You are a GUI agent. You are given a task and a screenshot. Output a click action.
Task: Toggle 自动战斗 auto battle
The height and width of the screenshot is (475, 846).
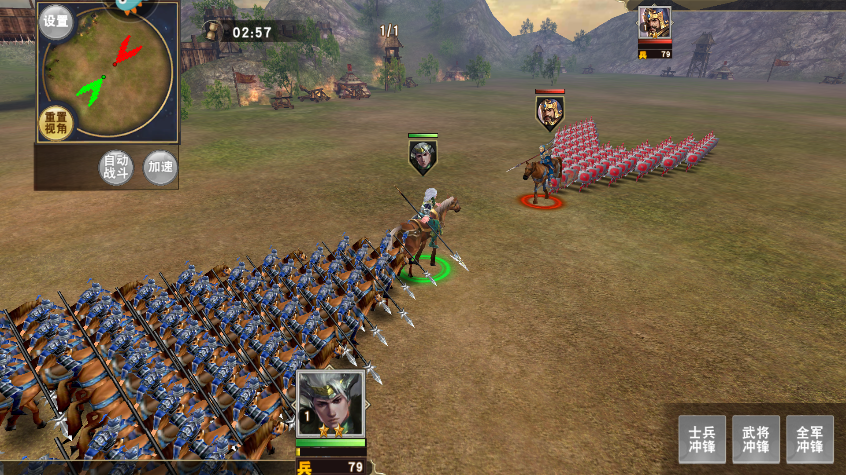tap(117, 168)
